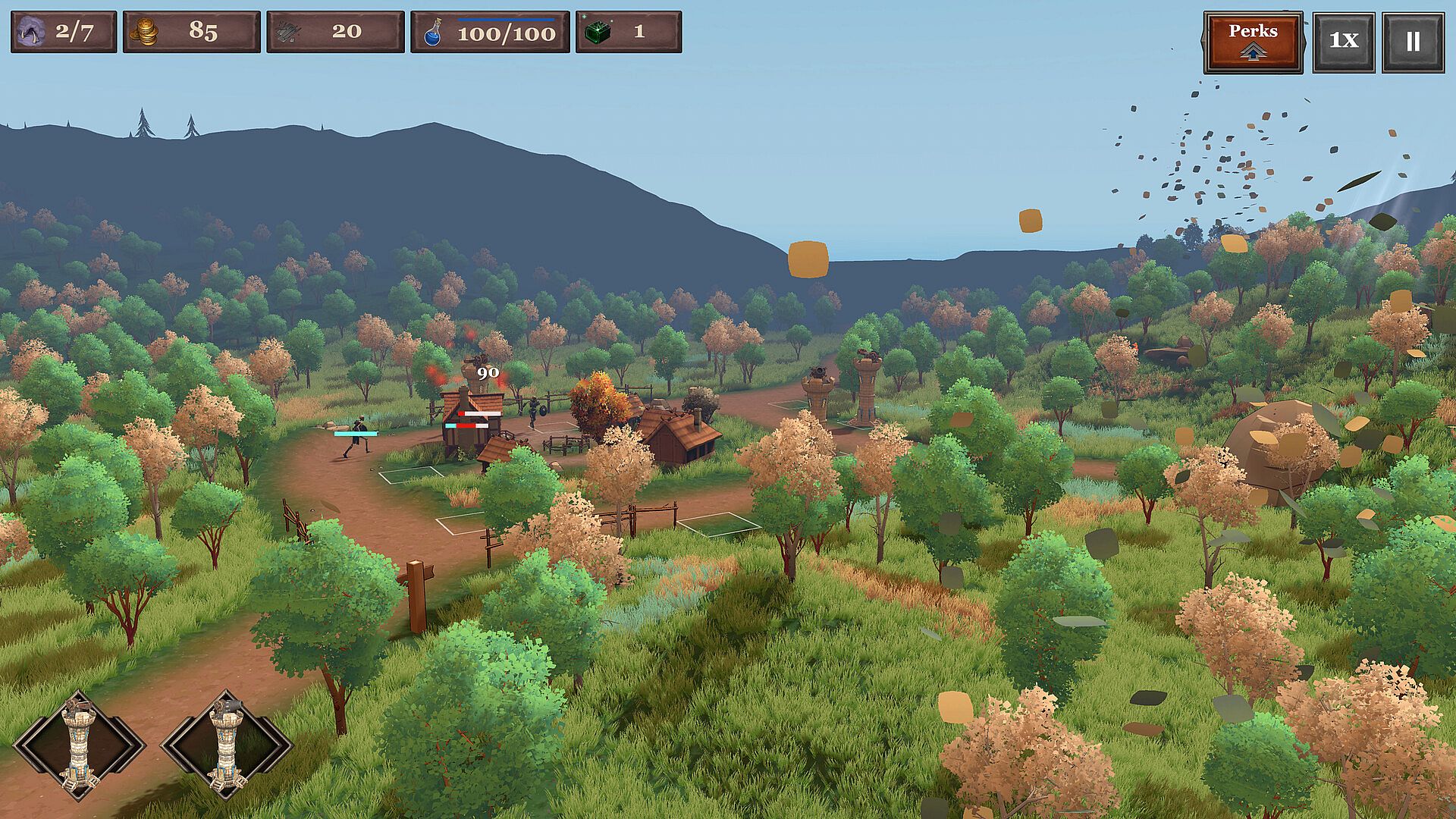The image size is (1456, 819).
Task: Open the Perks menu
Action: click(1253, 42)
